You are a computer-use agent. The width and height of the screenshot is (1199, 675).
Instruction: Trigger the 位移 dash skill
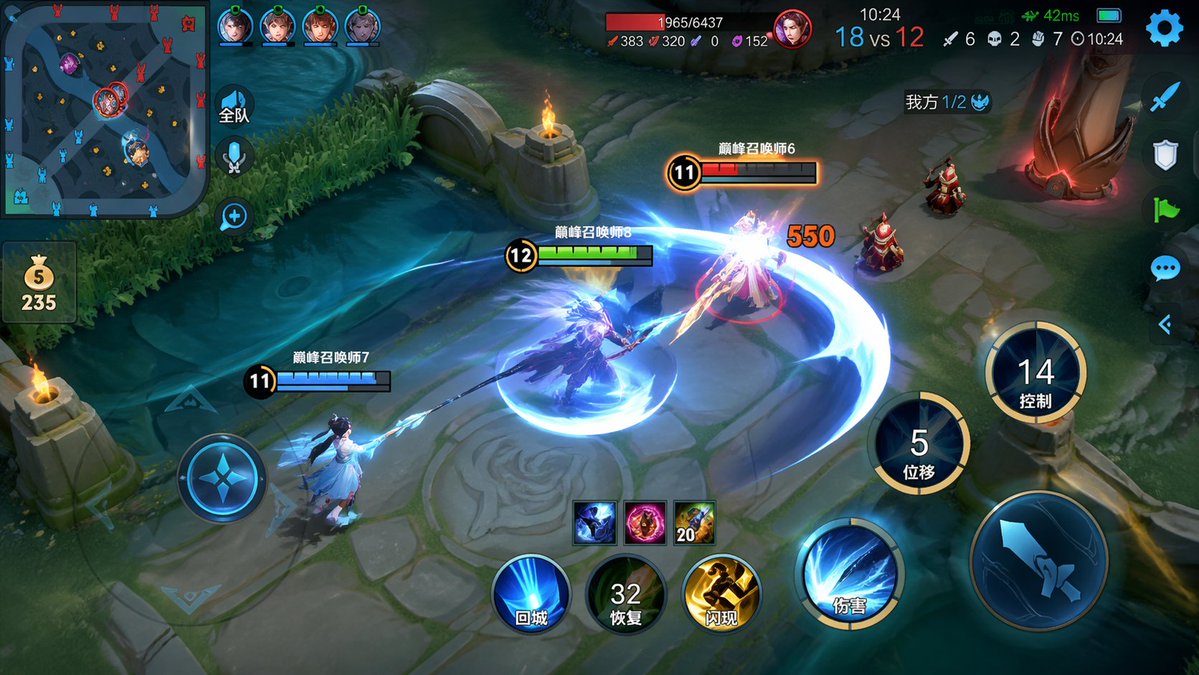(x=919, y=443)
